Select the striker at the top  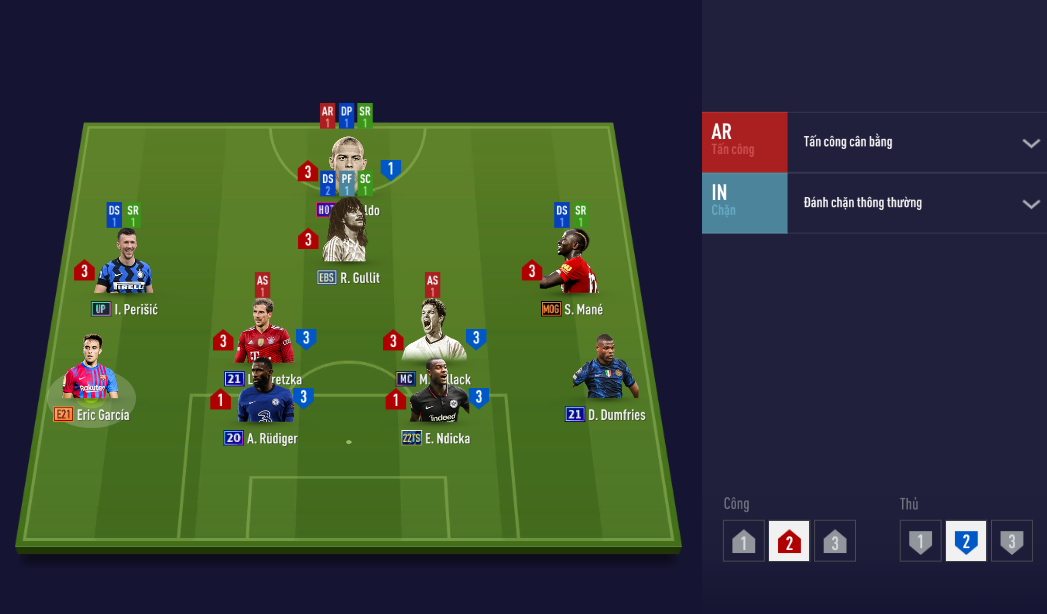348,157
